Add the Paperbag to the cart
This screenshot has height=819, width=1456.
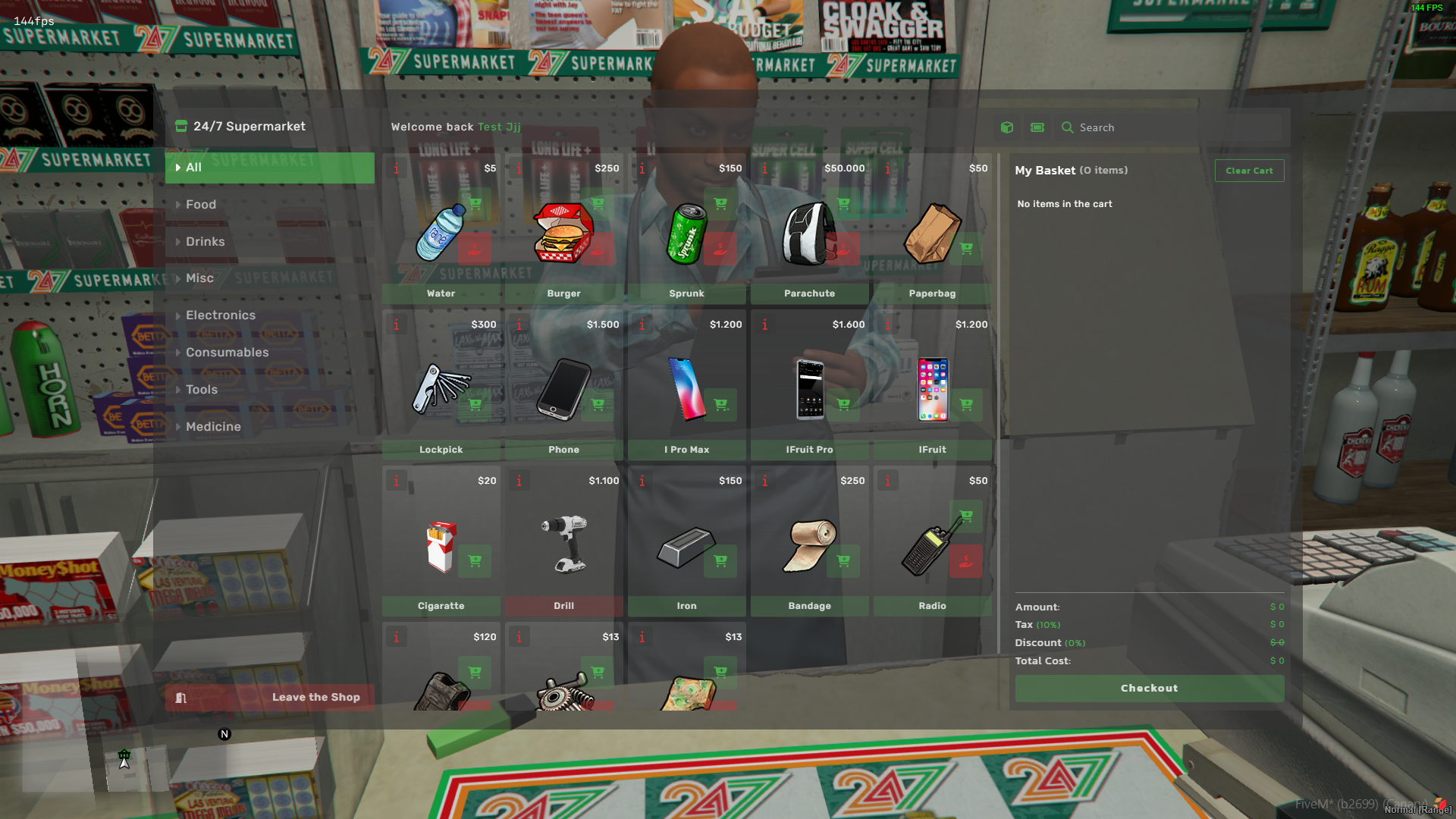point(966,248)
